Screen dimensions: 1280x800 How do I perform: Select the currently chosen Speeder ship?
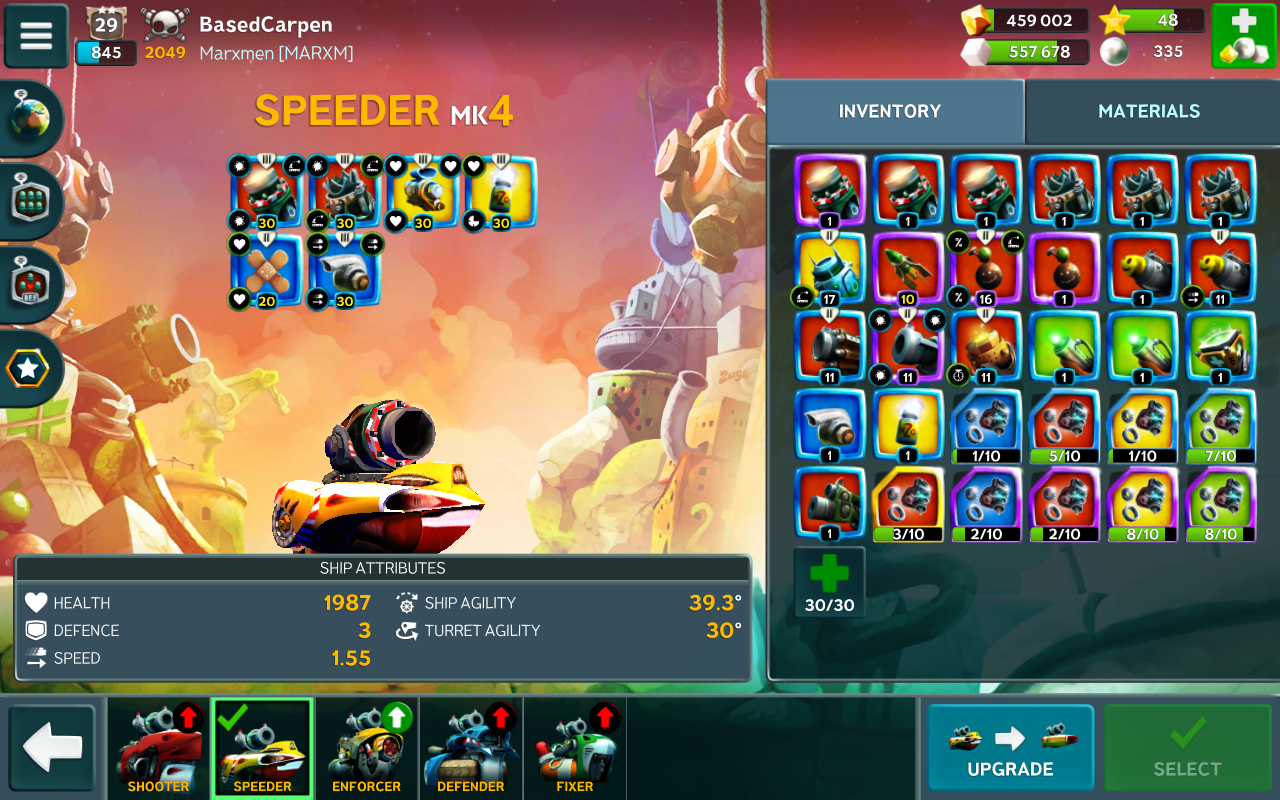click(262, 748)
